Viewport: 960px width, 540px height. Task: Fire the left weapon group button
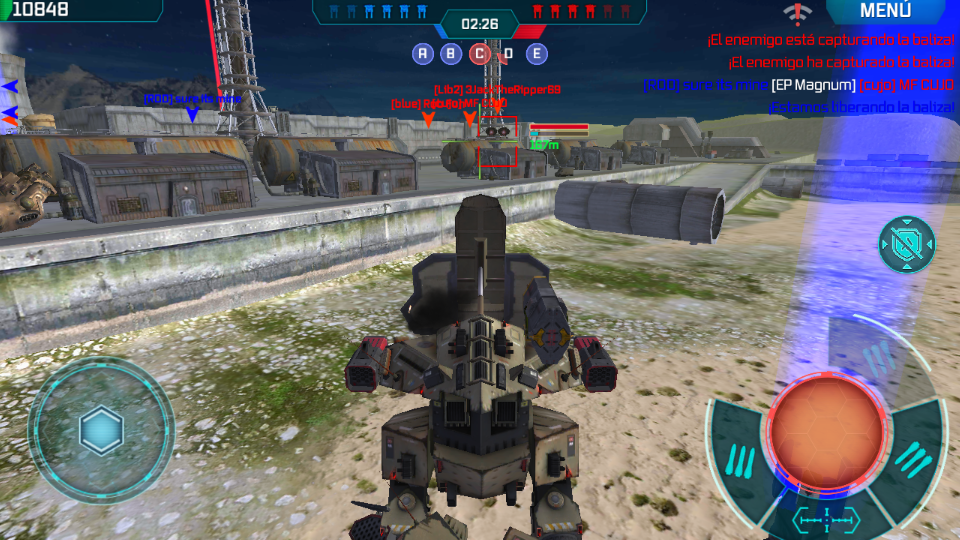click(739, 459)
